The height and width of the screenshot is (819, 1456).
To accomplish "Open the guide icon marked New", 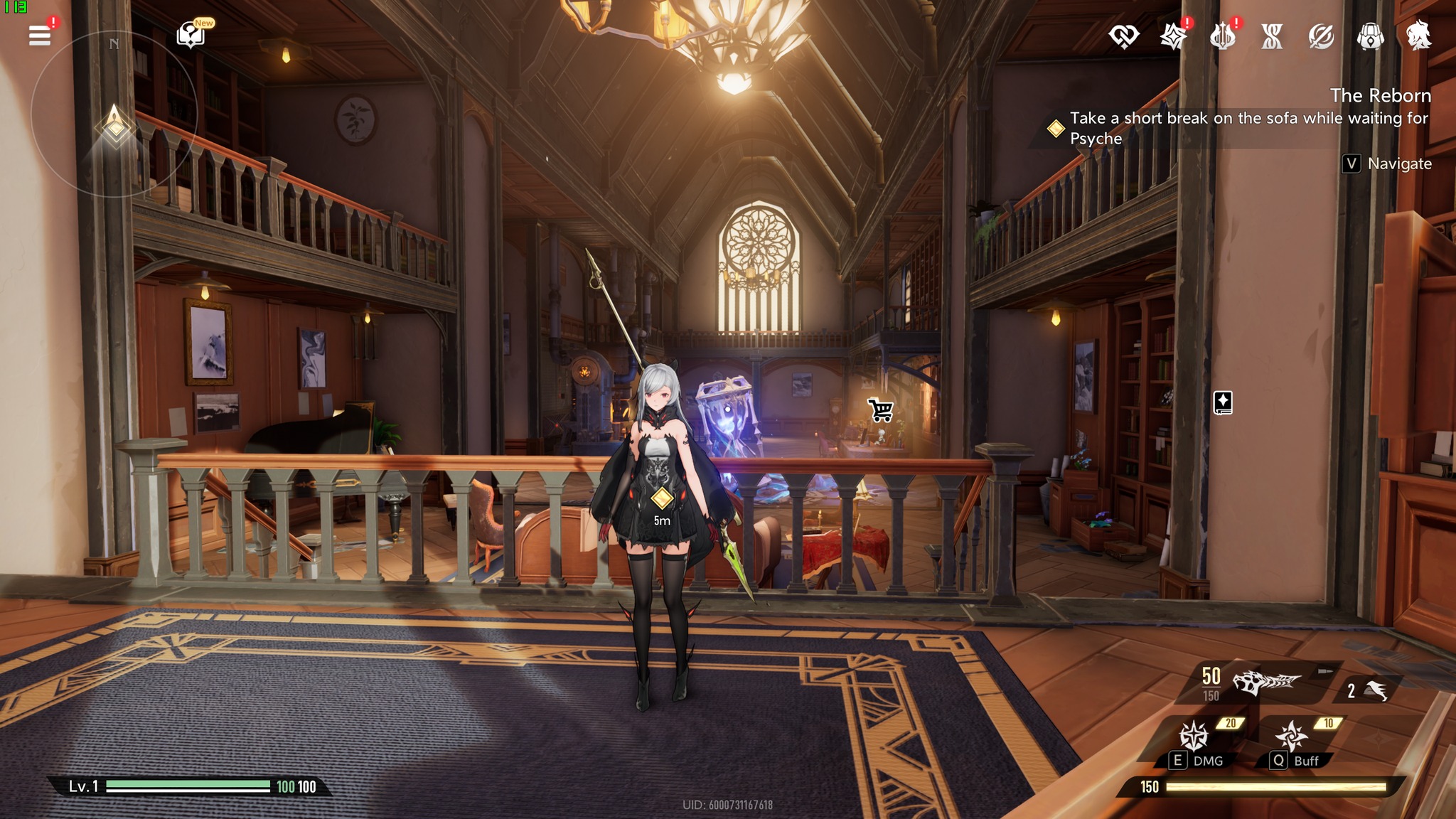I will 191,34.
